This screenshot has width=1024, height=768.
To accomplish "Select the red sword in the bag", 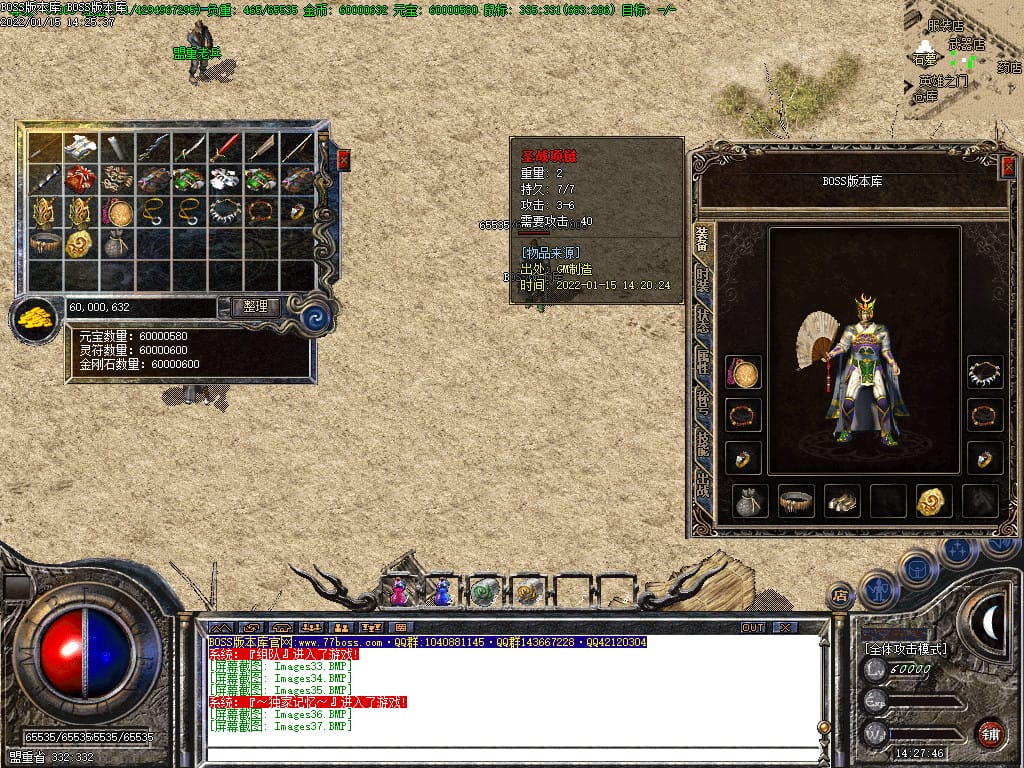I will point(224,148).
